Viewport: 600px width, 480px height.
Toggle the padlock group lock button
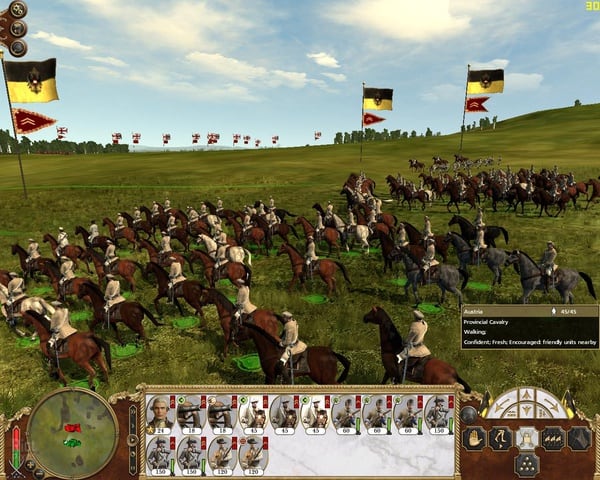coord(526,437)
